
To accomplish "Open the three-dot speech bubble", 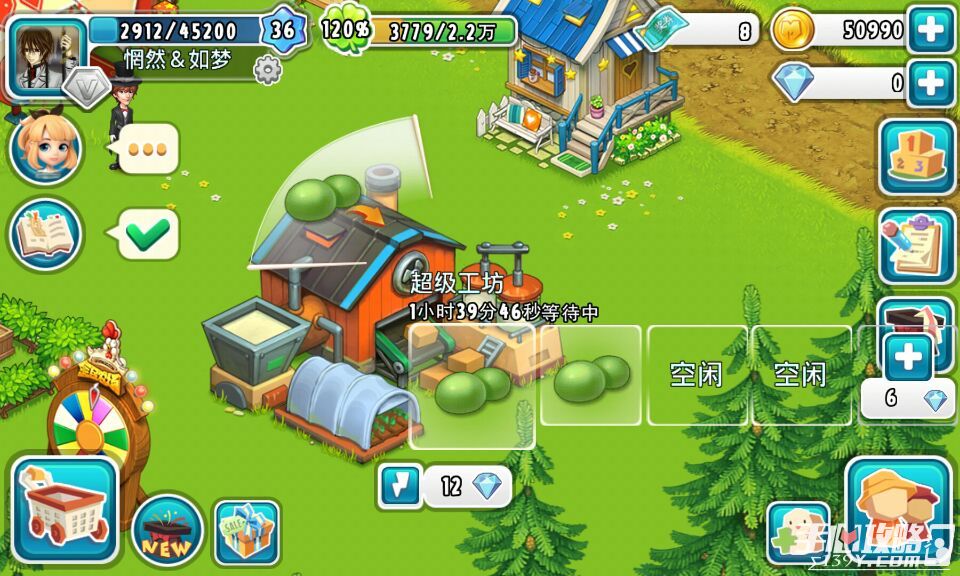I will click(x=148, y=149).
